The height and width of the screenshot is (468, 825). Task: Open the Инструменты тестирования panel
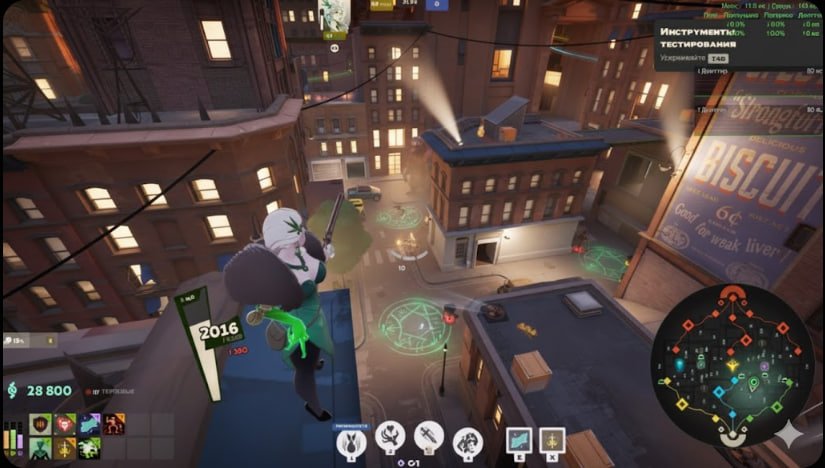700,38
